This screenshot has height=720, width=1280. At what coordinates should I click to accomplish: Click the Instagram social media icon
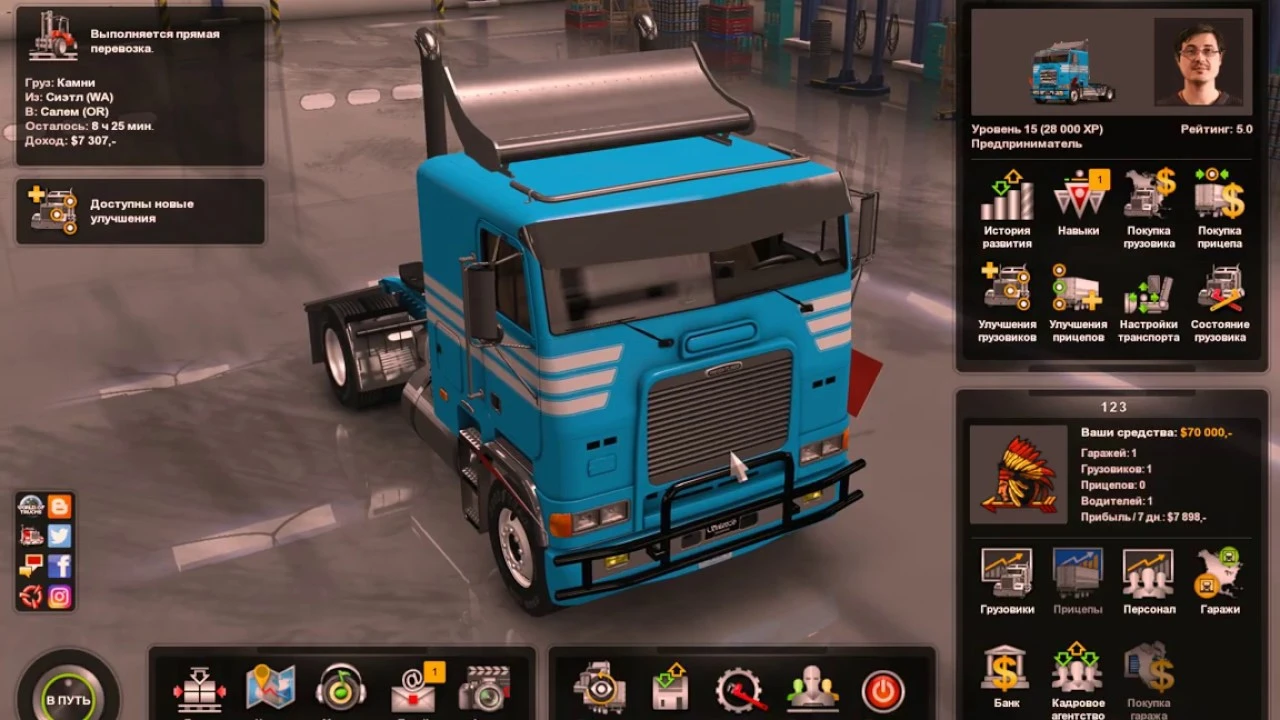coord(60,595)
